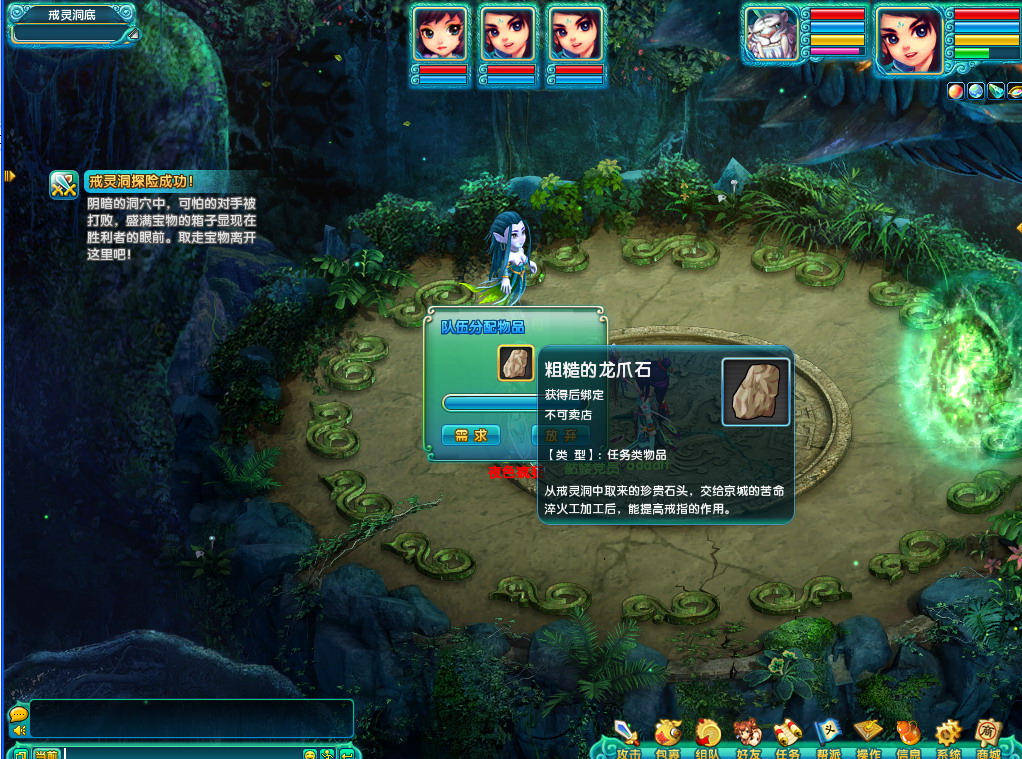The width and height of the screenshot is (1022, 759).
Task: Select the rough dragon claw stone loot slot
Action: point(516,363)
